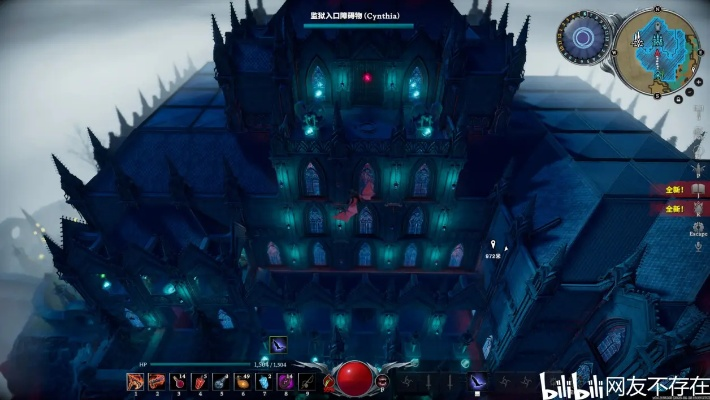Viewport: 710px width, 400px height.
Task: Open the circular minimap
Action: (655, 46)
